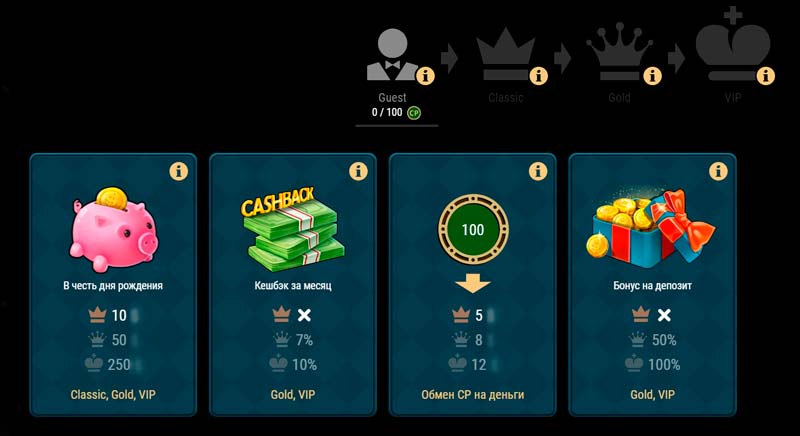Show info on the Cashback card

coord(360,172)
